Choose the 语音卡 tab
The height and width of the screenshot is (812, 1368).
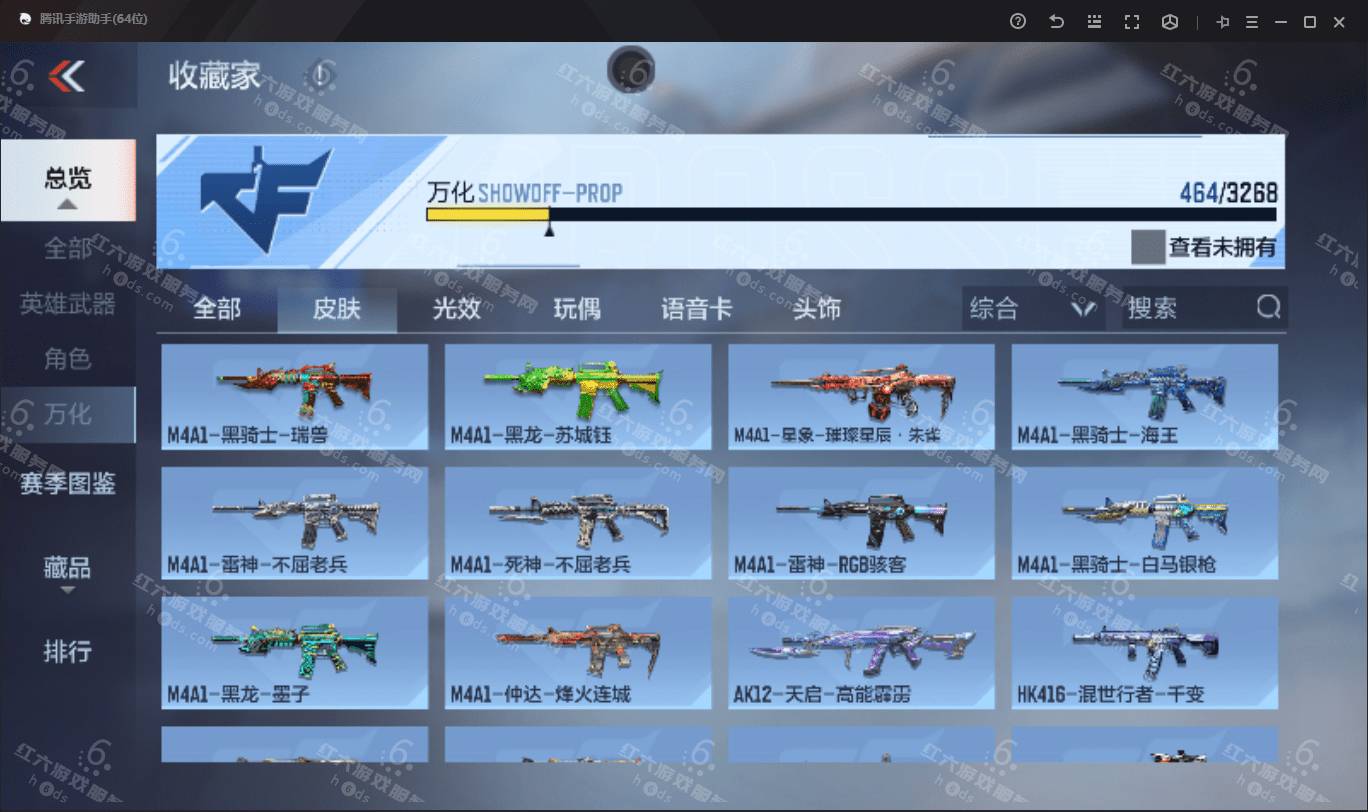tap(696, 309)
